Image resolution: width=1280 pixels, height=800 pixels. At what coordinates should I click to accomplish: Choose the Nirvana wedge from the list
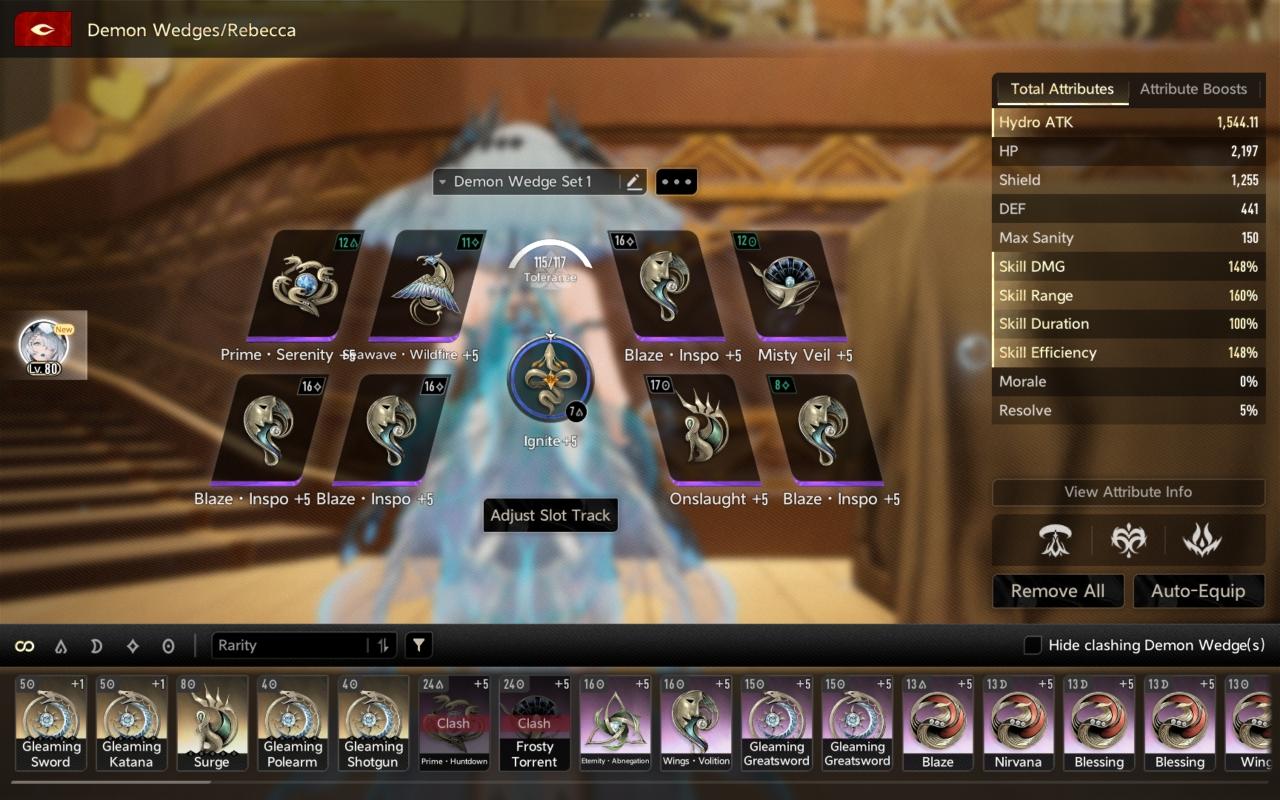[x=1018, y=722]
